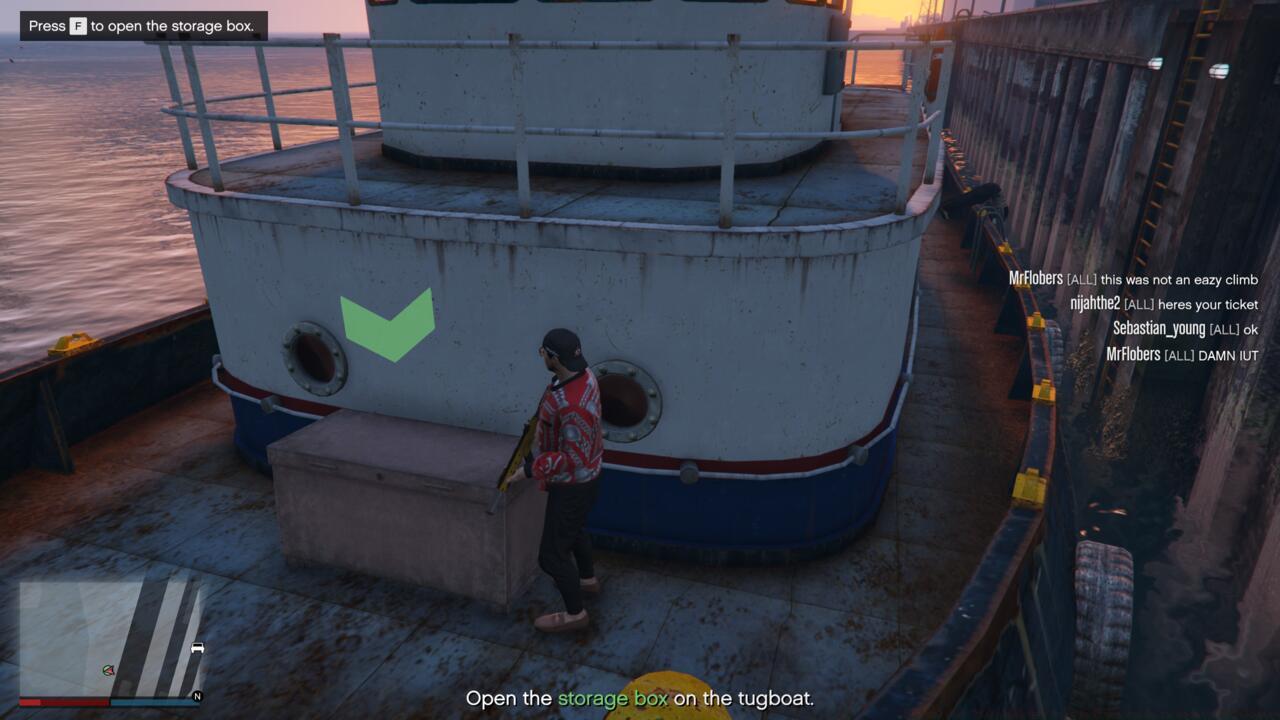
Task: Click the white car blip on the minimap
Action: click(x=196, y=648)
